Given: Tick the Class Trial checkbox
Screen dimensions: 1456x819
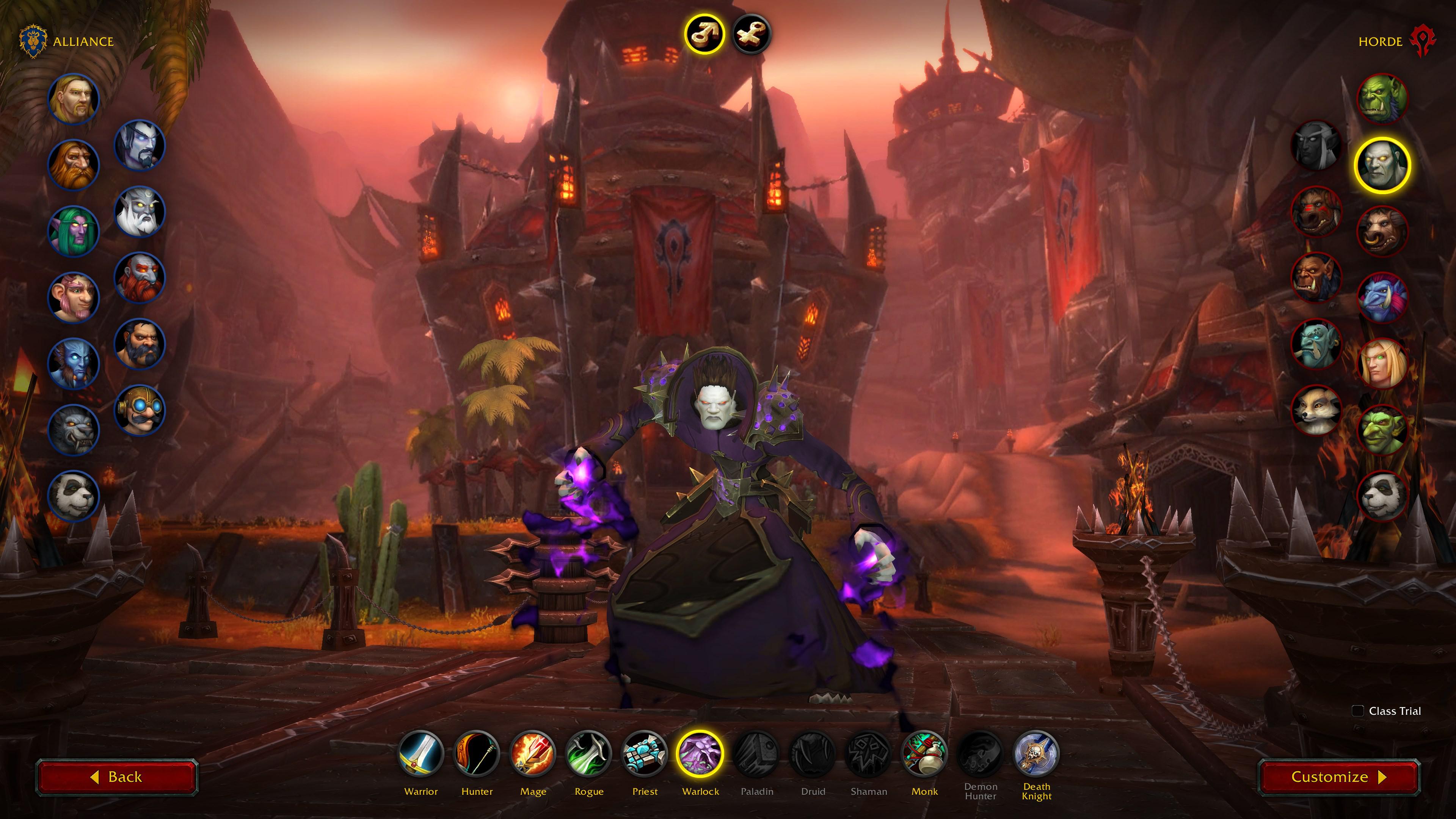Looking at the screenshot, I should (x=1358, y=711).
